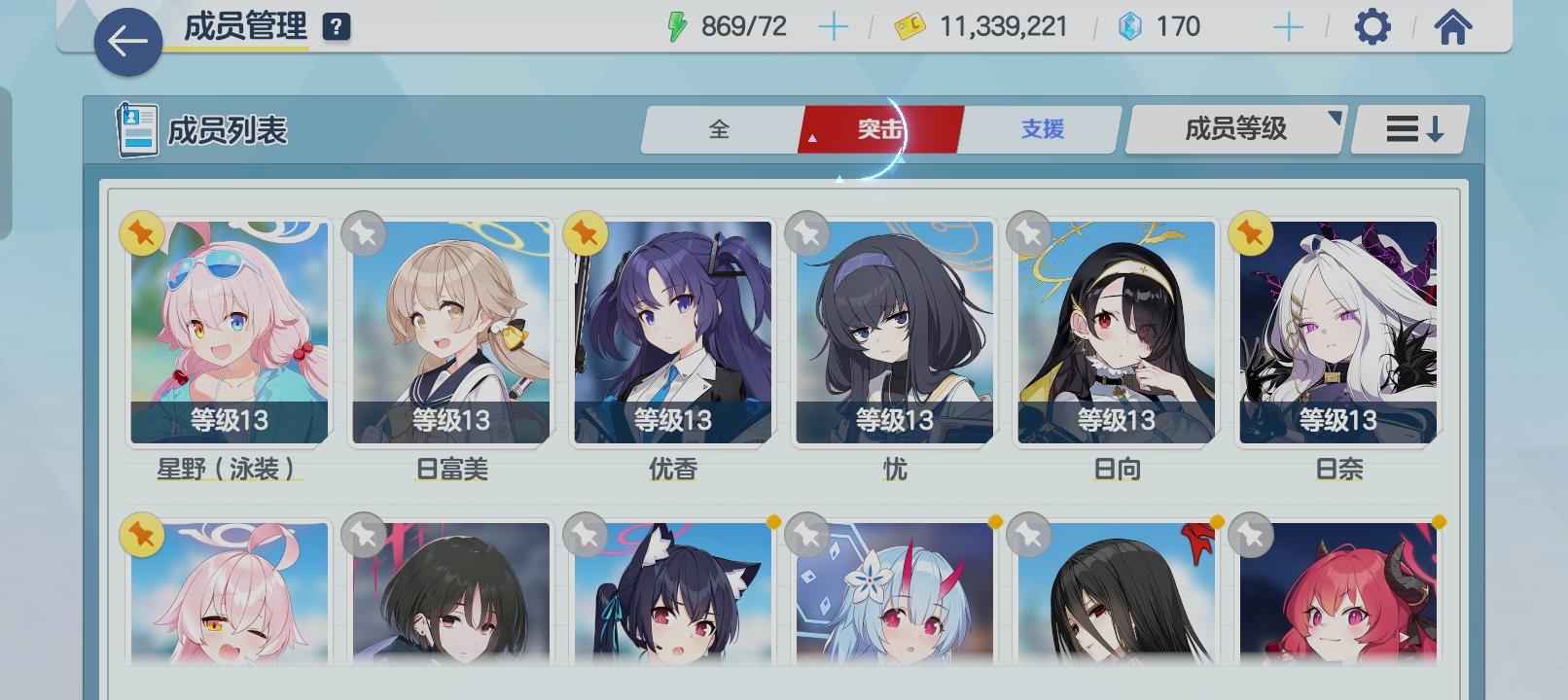Unpin 星野（泳装） via her yellow pin
The width and height of the screenshot is (1568, 700).
click(x=142, y=233)
